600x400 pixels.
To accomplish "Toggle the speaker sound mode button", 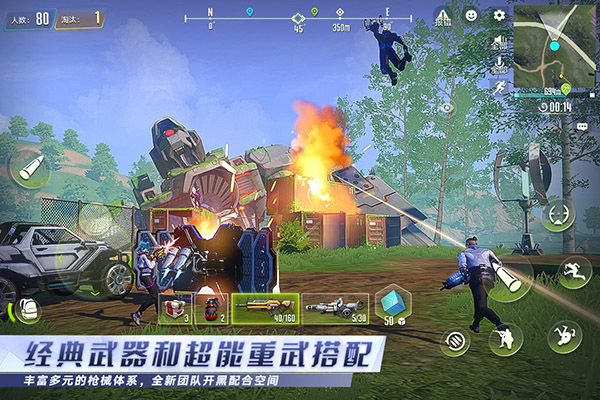I will [499, 42].
